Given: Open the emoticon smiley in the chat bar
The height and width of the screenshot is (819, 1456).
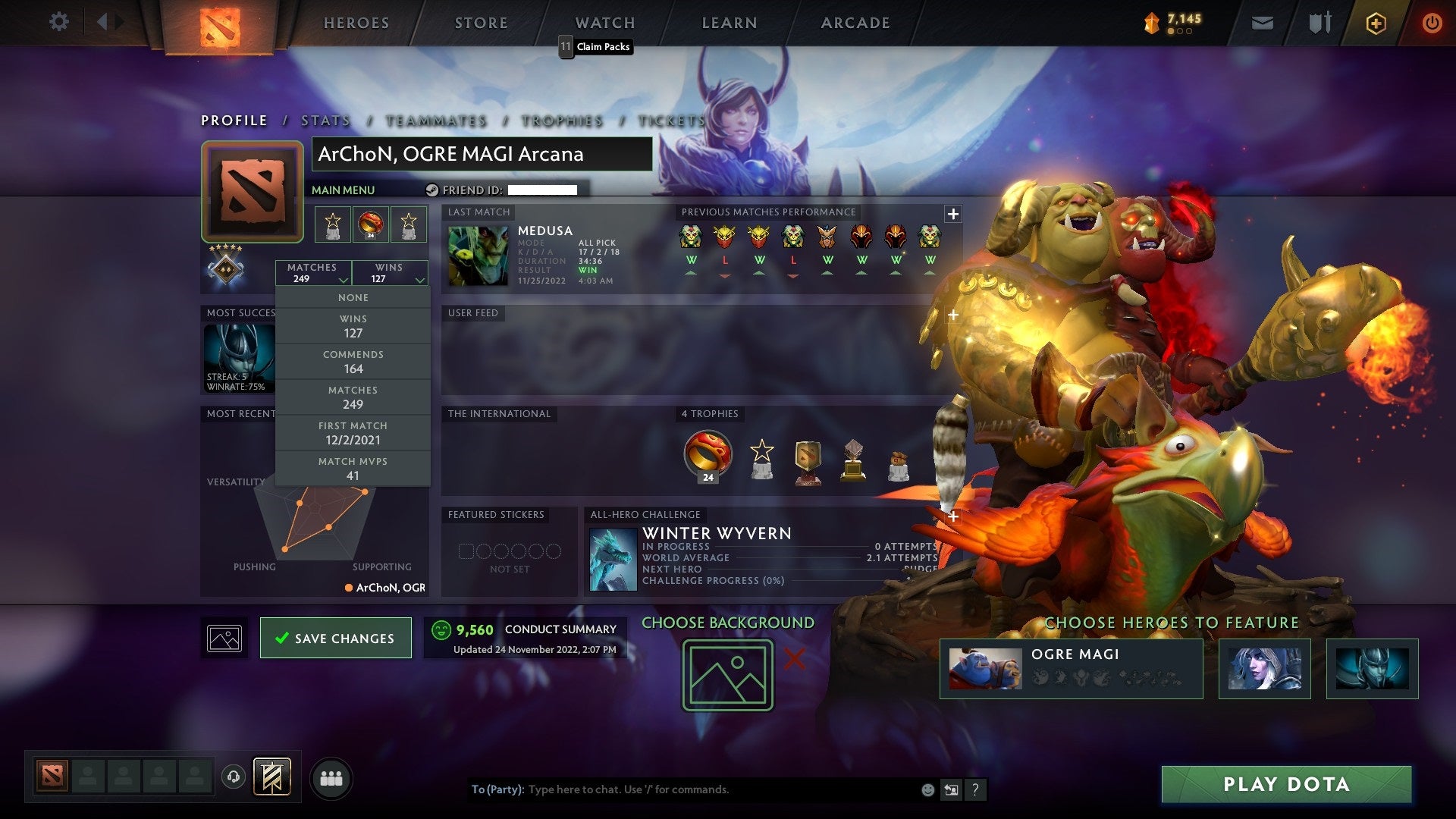Looking at the screenshot, I should [927, 789].
